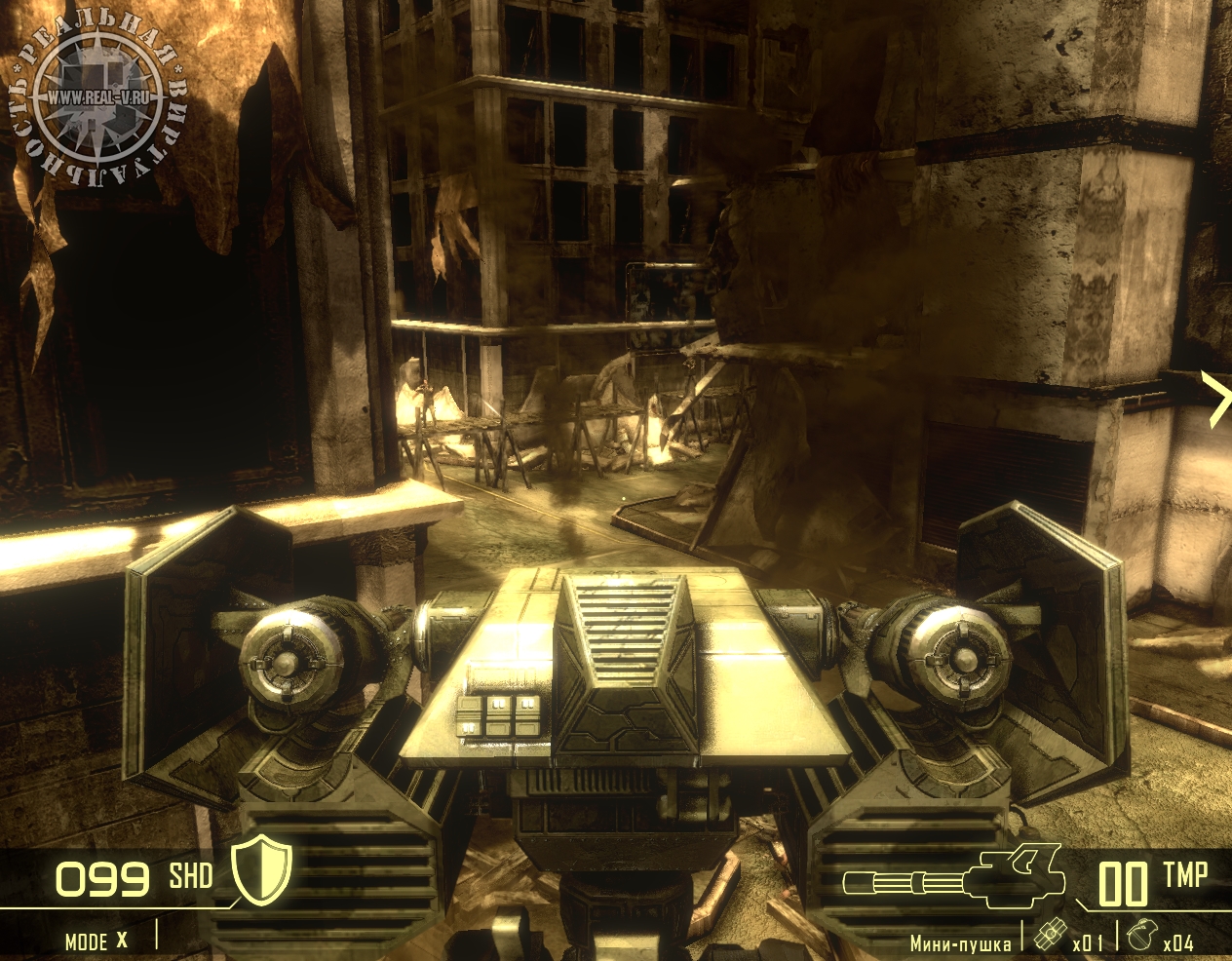This screenshot has width=1232, height=961.
Task: Click the yellow arrow marker at screen edge
Action: click(1218, 399)
